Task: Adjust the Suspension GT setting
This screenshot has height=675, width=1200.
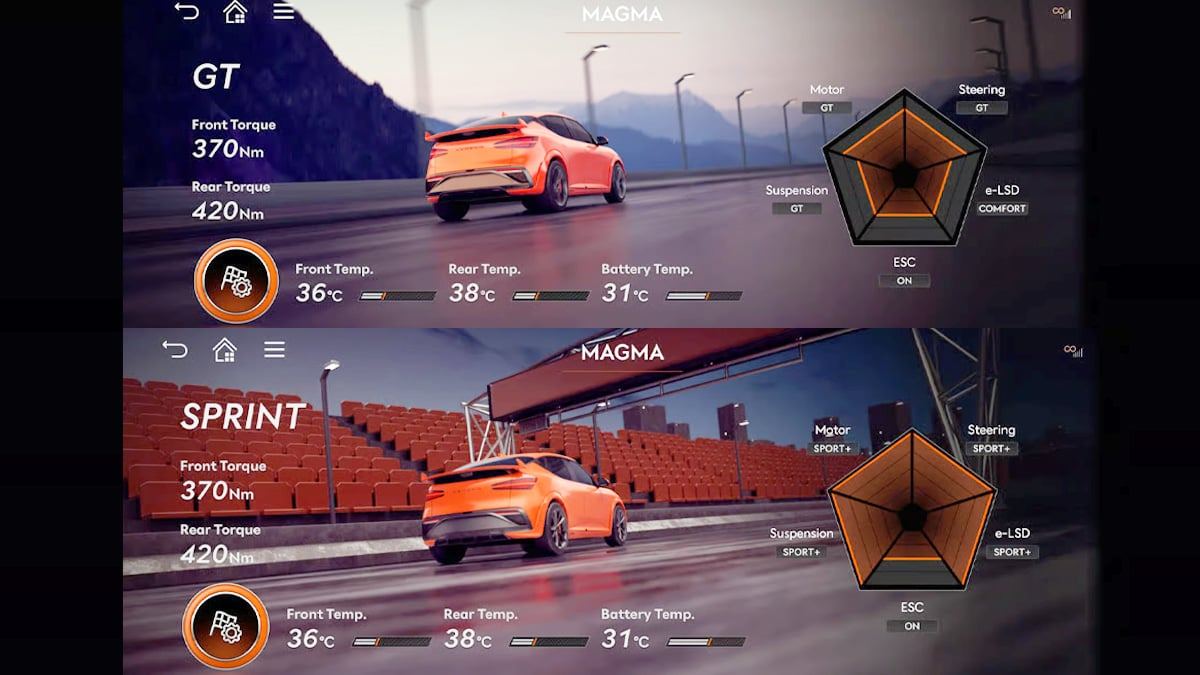Action: point(797,209)
